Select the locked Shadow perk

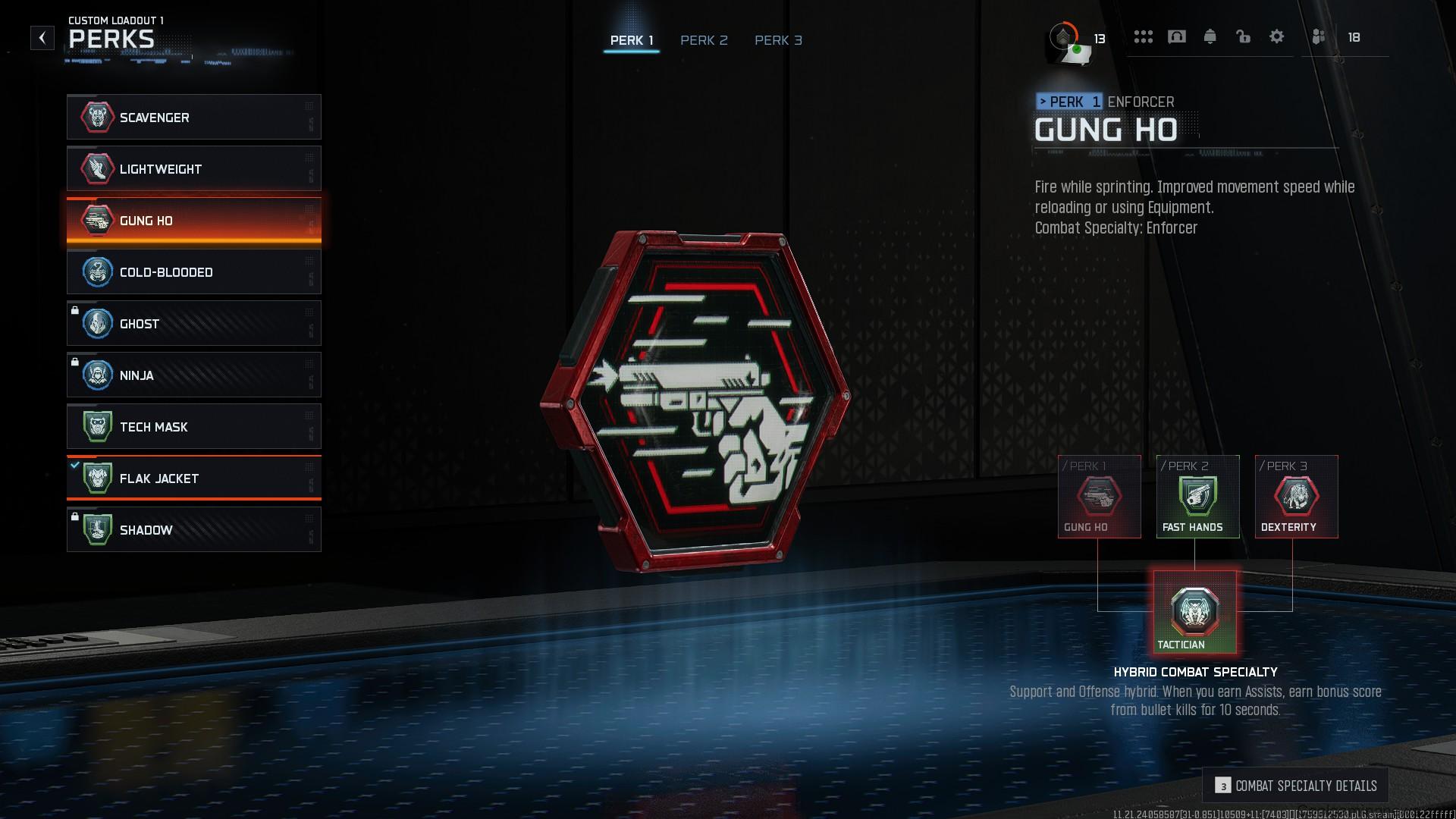96,529
